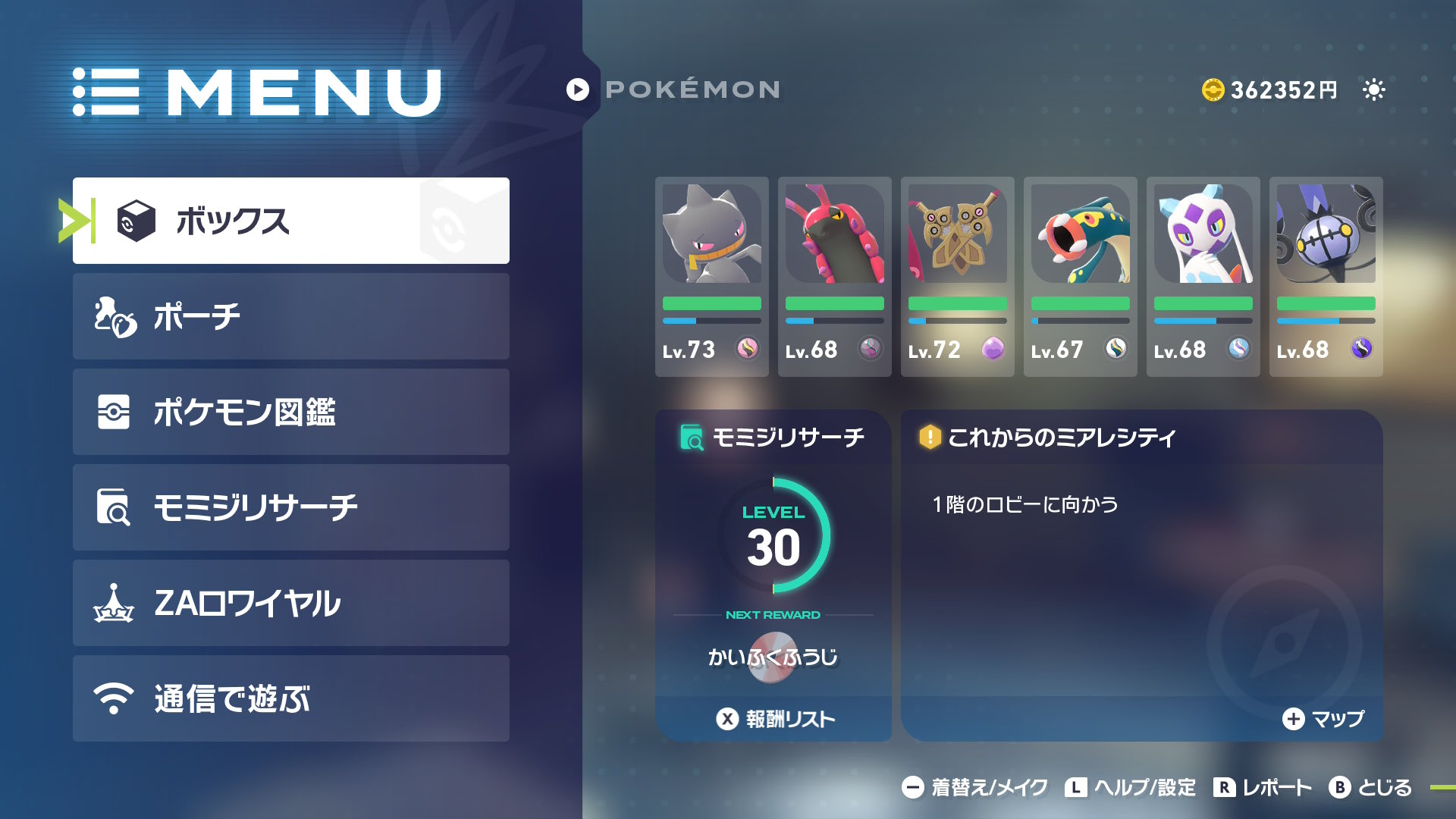
Task: Save with the レポート option
Action: coord(1263,788)
